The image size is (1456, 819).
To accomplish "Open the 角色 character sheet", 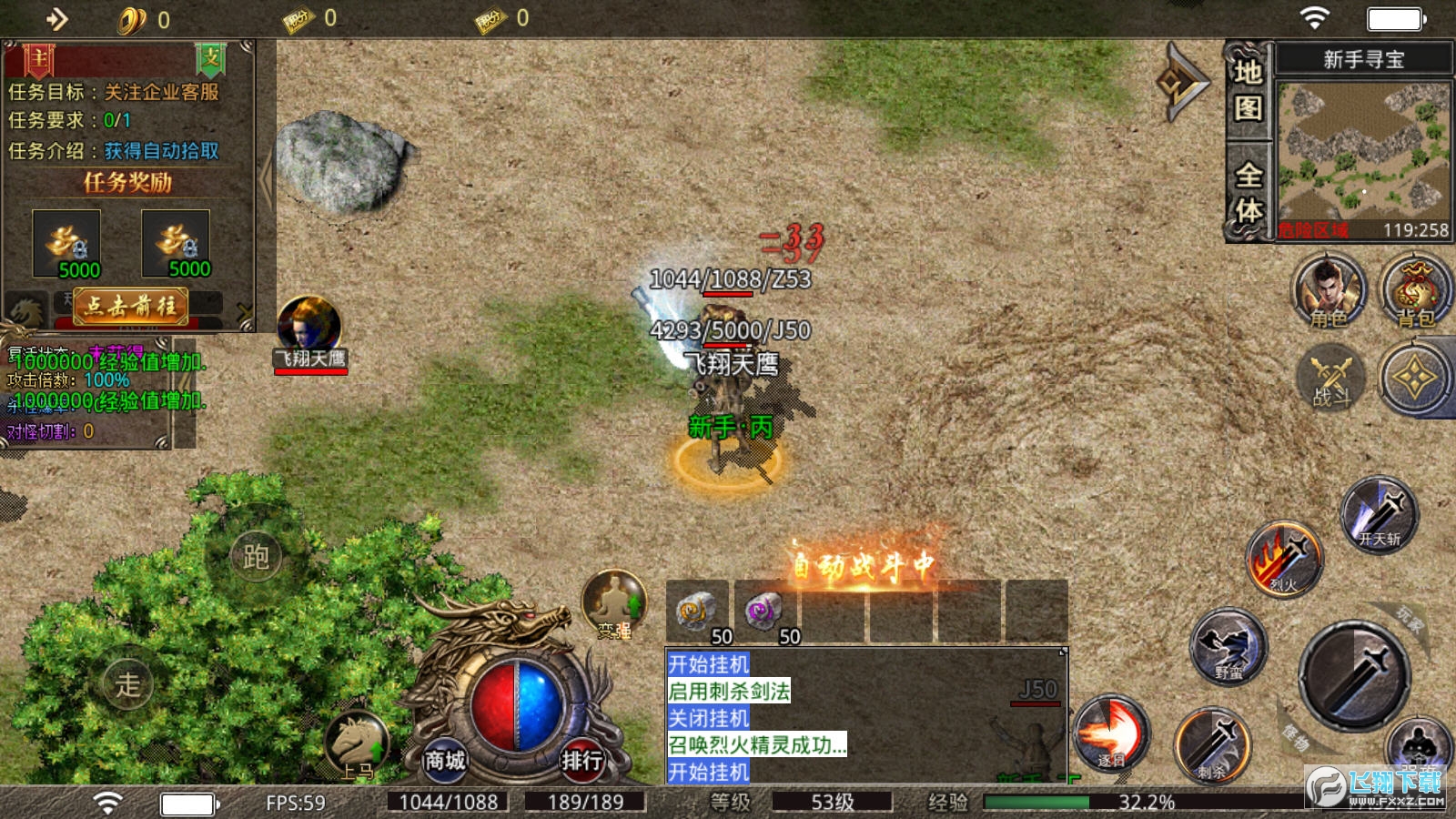I will [1330, 291].
